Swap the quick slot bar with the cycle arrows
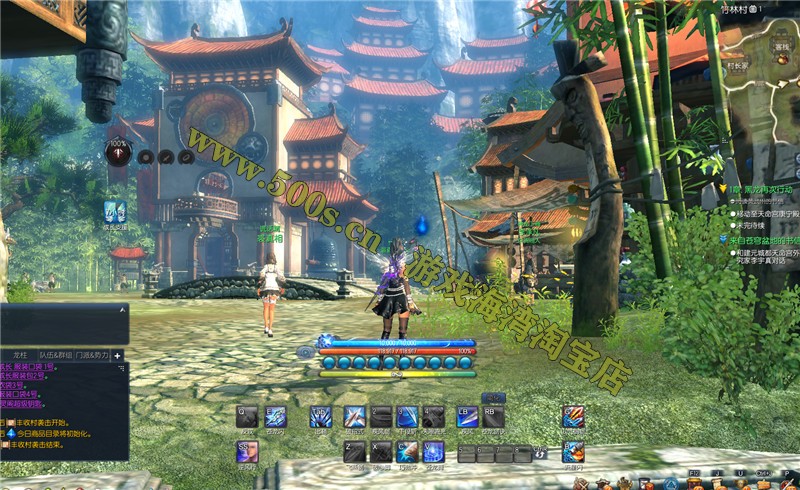This screenshot has height=490, width=800. (x=541, y=454)
